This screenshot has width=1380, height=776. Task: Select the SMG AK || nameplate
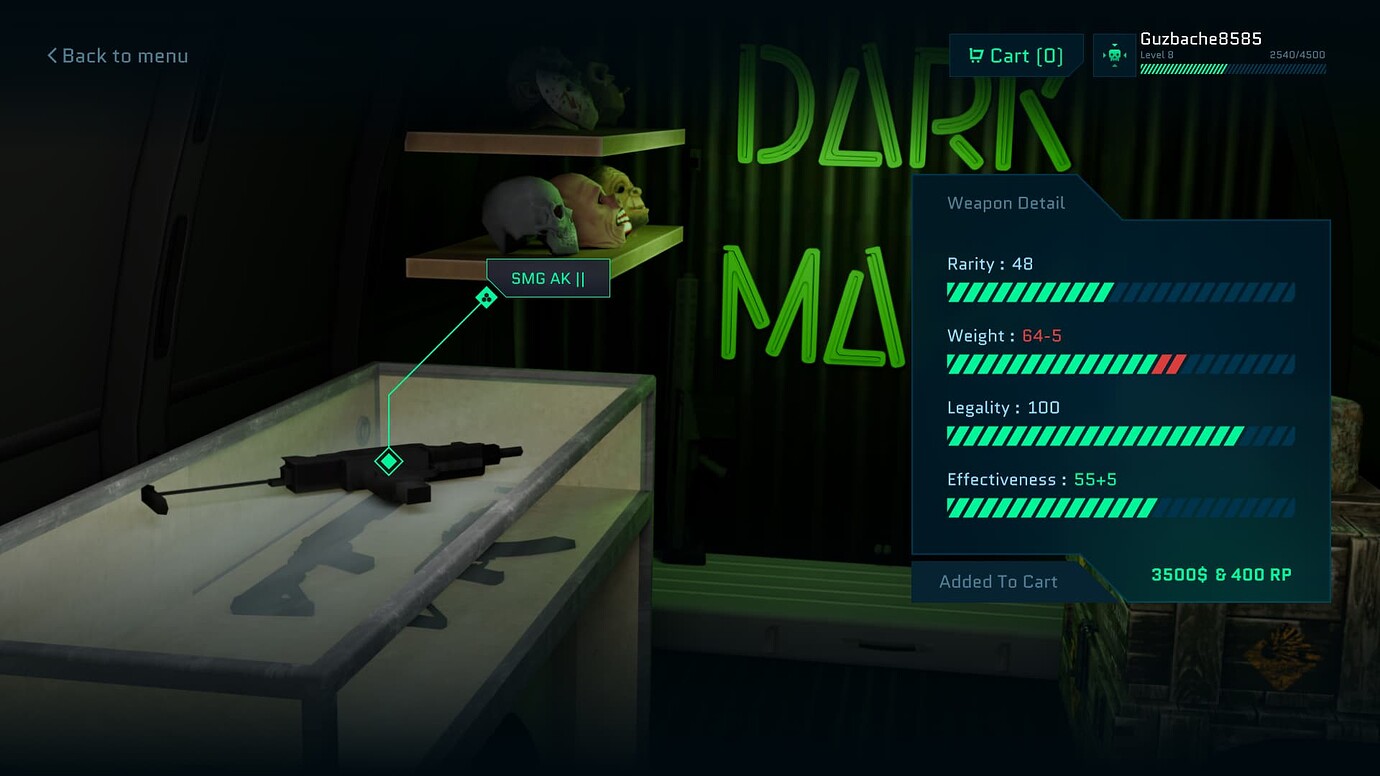tap(548, 277)
